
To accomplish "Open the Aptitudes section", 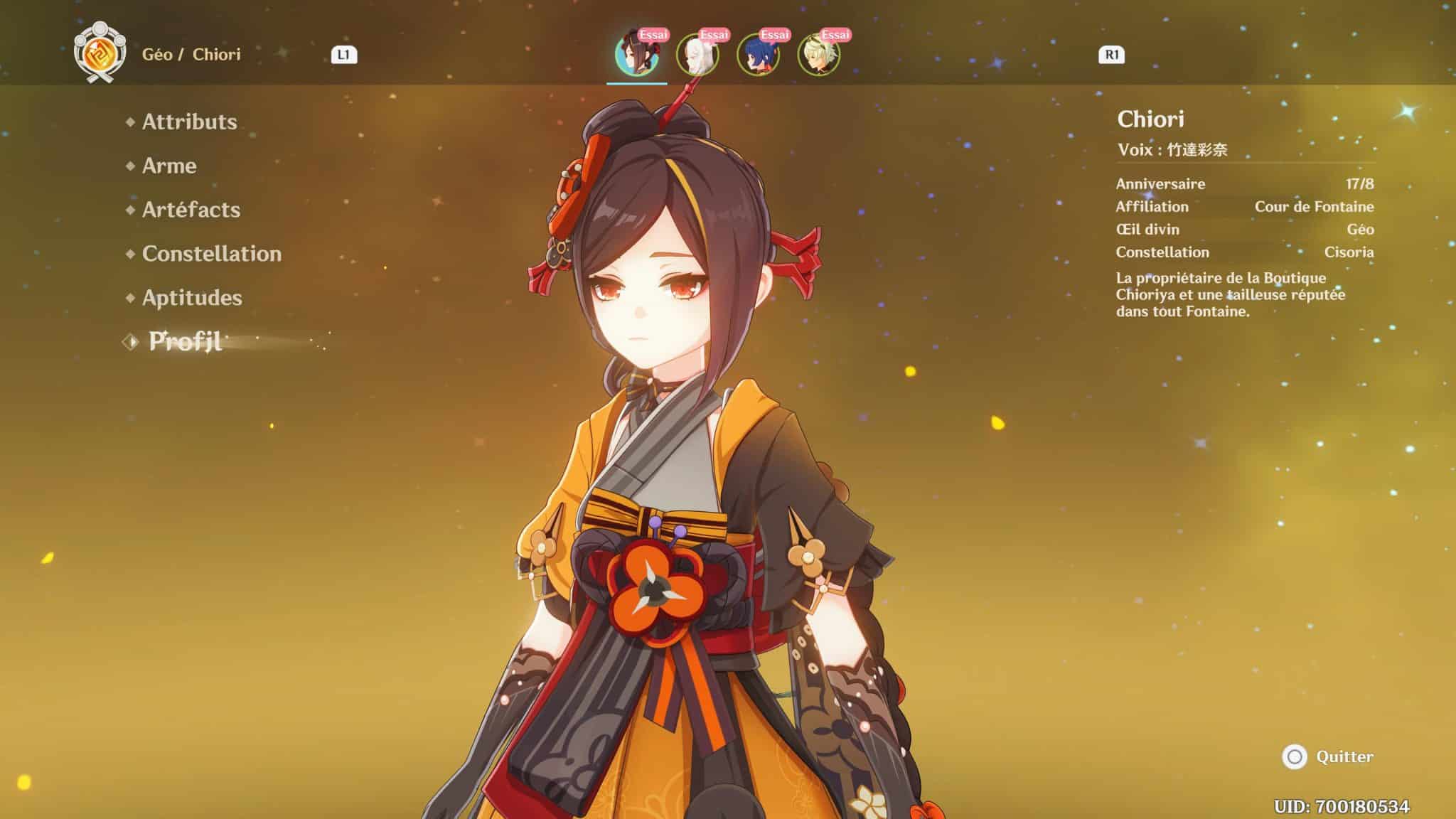I will pyautogui.click(x=192, y=298).
